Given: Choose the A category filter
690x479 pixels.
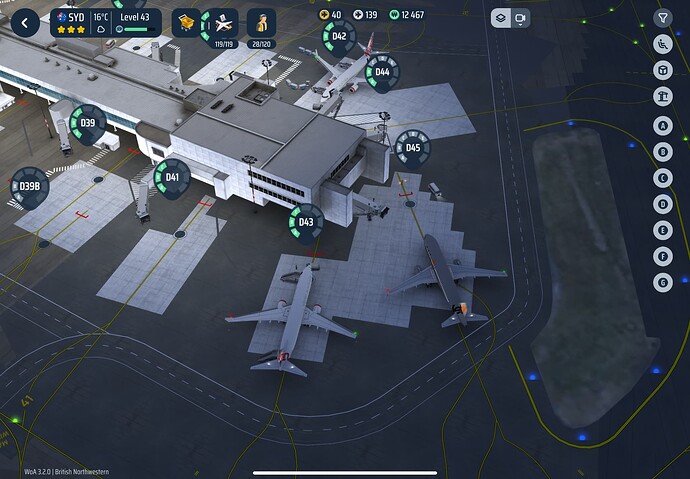Looking at the screenshot, I should (662, 126).
